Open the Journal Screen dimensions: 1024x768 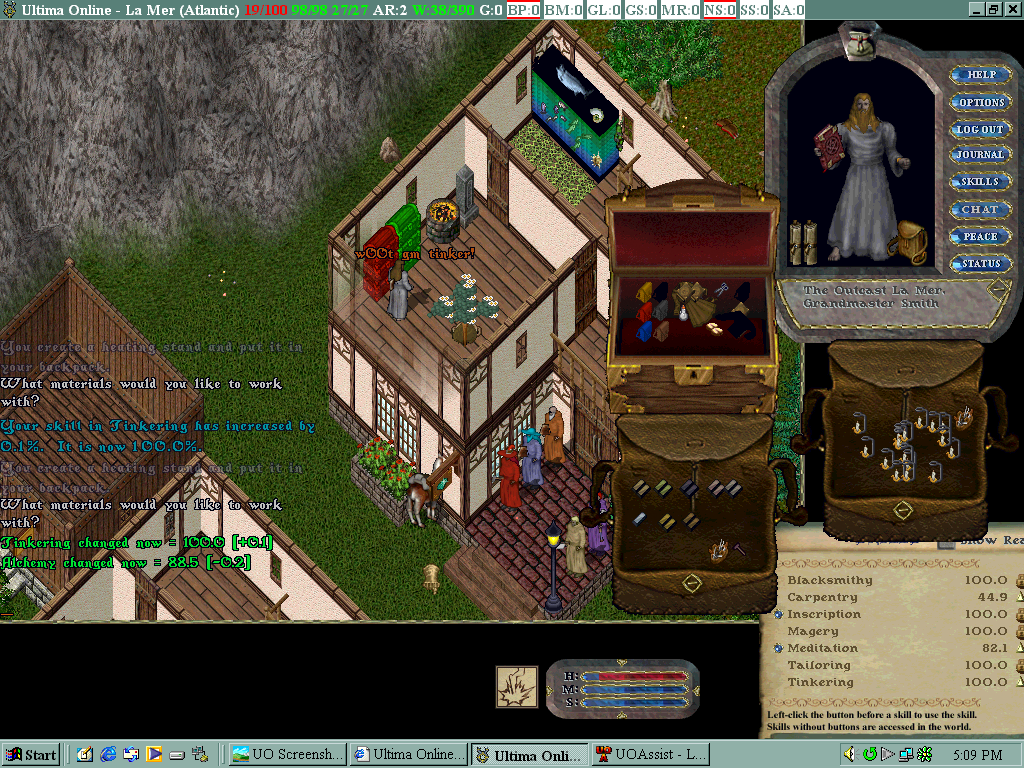(980, 155)
